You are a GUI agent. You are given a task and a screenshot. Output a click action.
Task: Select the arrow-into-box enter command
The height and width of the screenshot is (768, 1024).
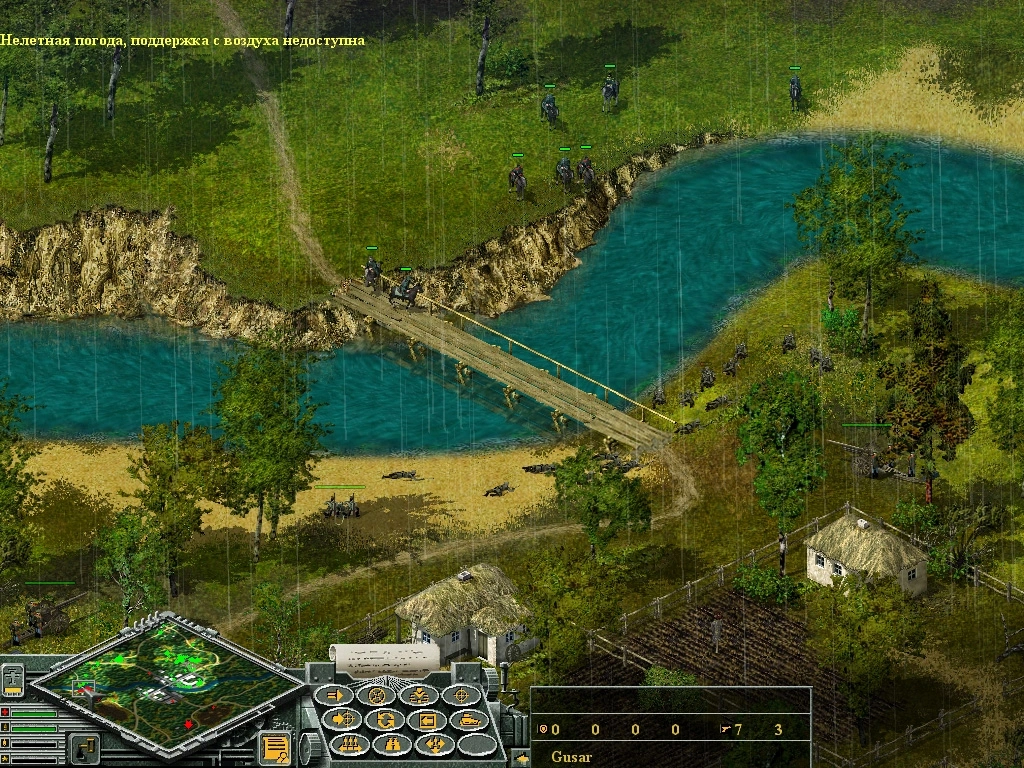click(427, 719)
